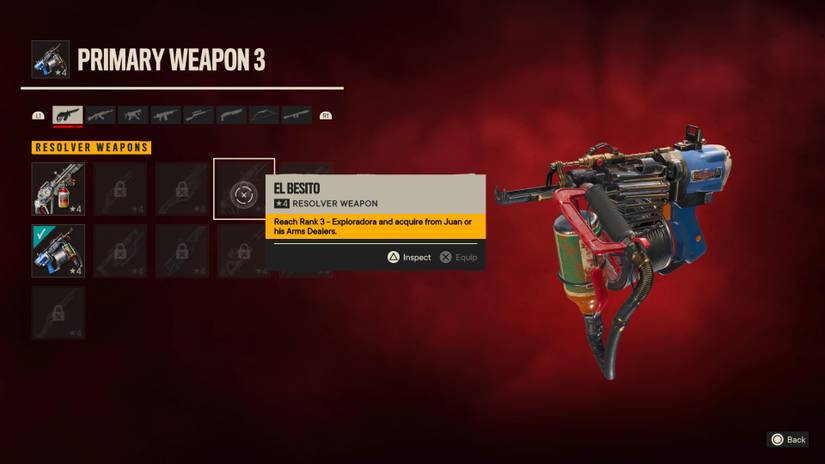Choose the equipped blue resolver weapon slot
Image resolution: width=825 pixels, height=464 pixels.
click(58, 251)
